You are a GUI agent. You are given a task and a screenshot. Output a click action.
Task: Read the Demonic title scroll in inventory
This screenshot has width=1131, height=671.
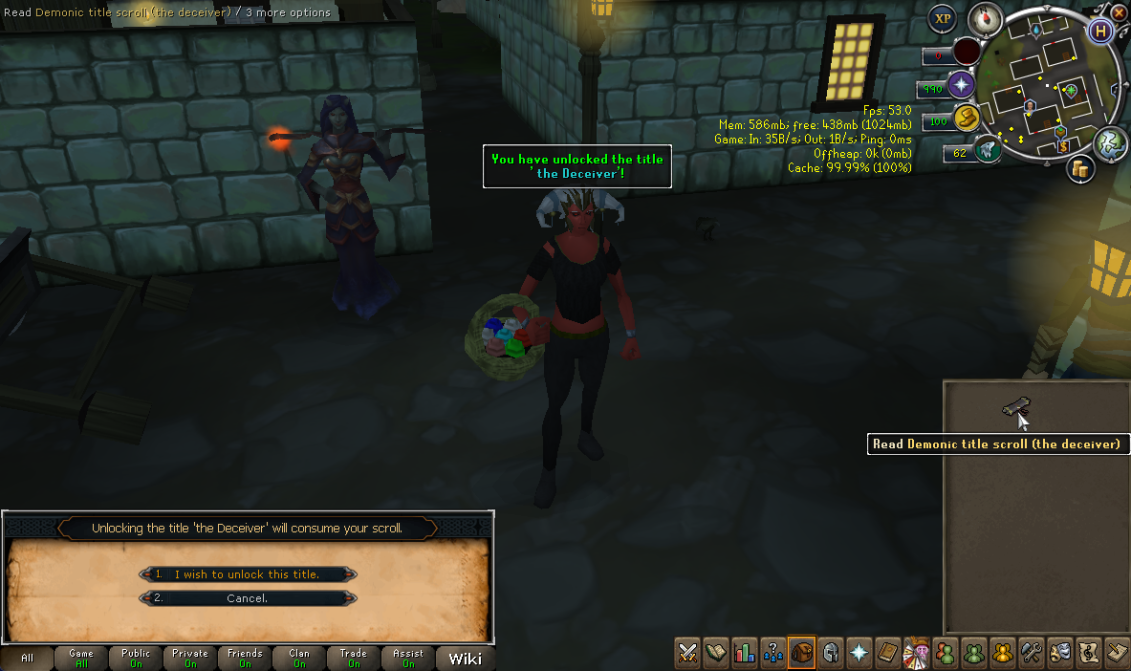(1014, 406)
